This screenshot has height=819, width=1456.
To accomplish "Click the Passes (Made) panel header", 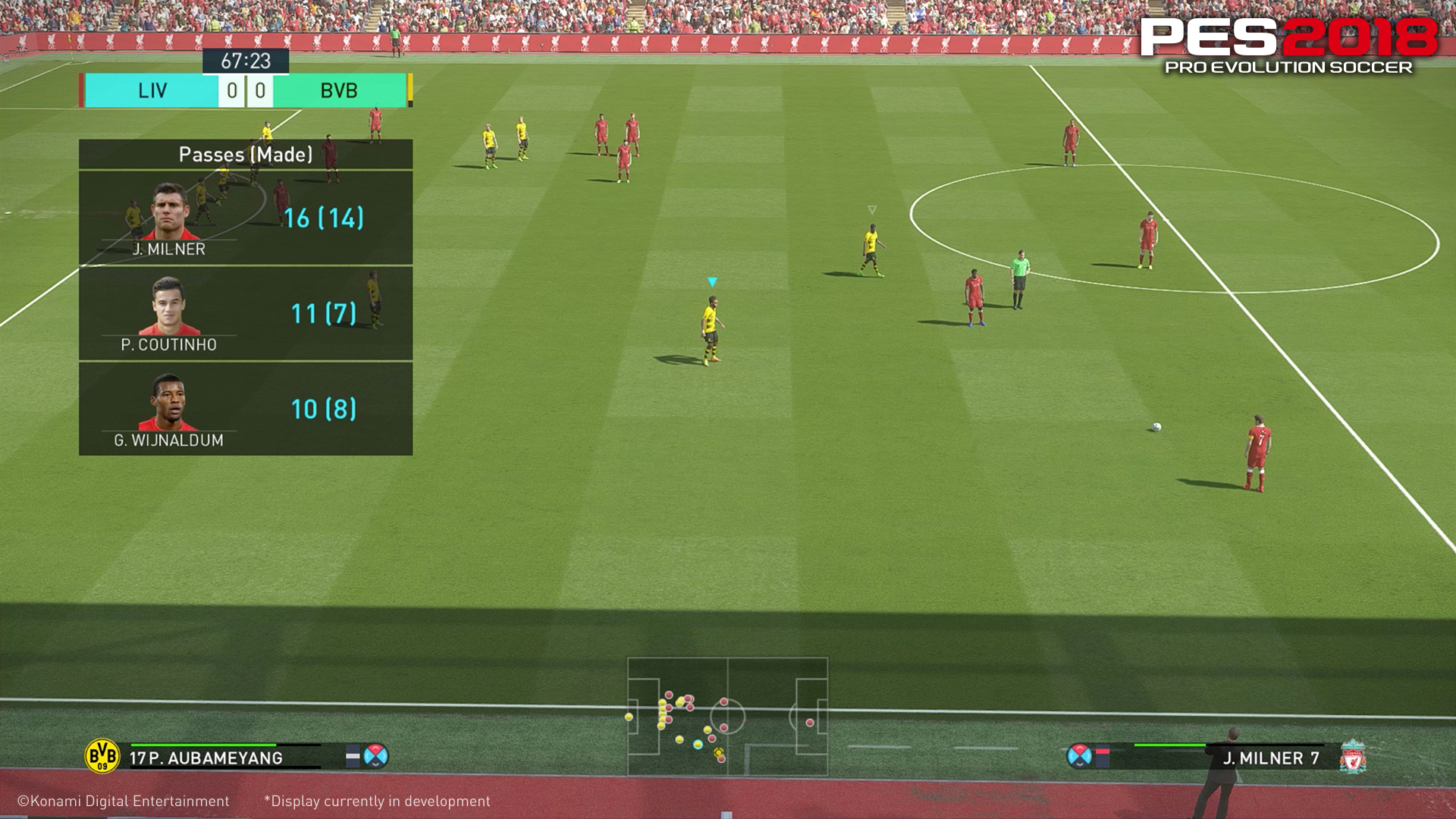I will [x=246, y=155].
